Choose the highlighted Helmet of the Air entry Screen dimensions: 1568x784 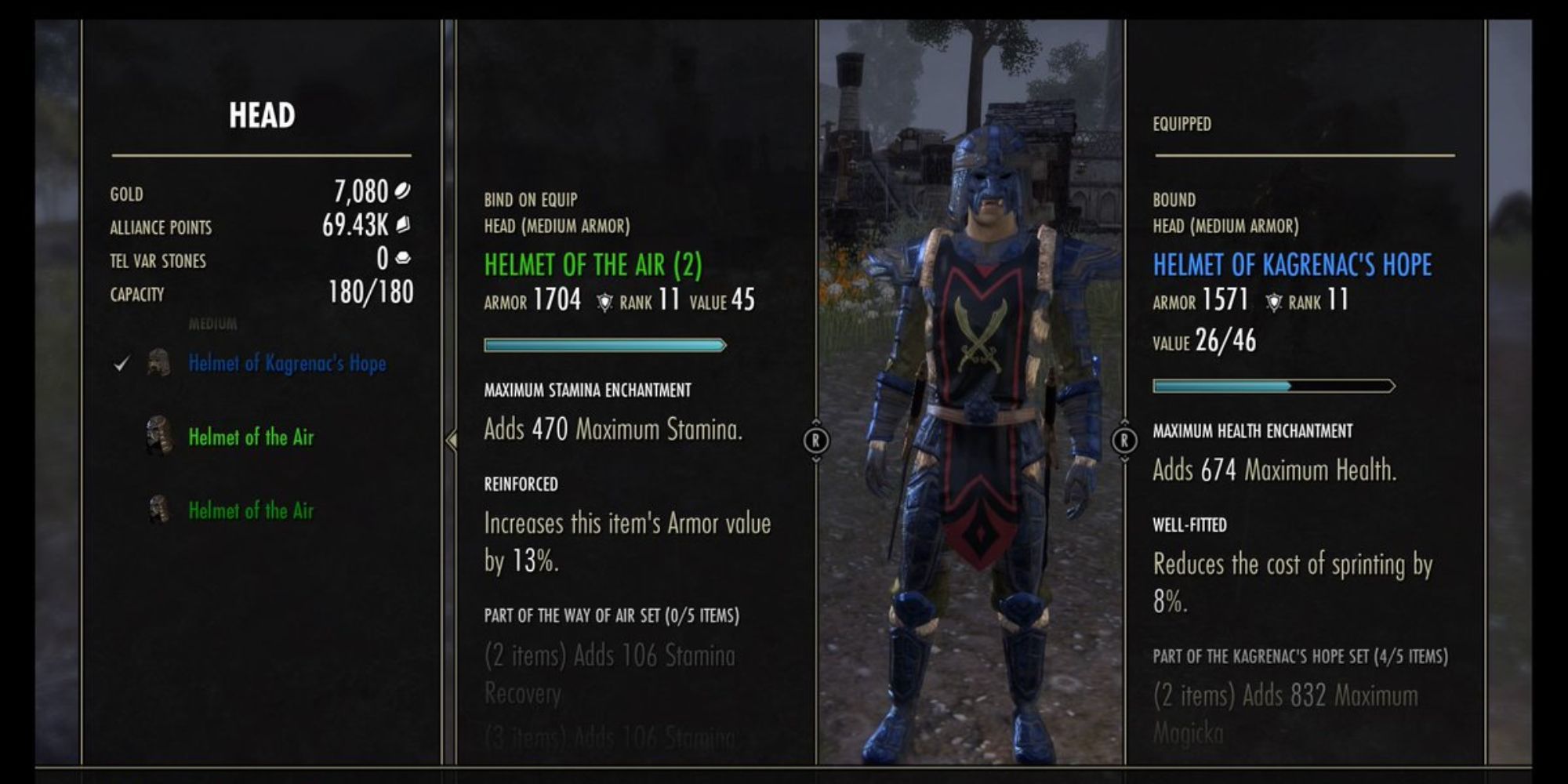251,437
